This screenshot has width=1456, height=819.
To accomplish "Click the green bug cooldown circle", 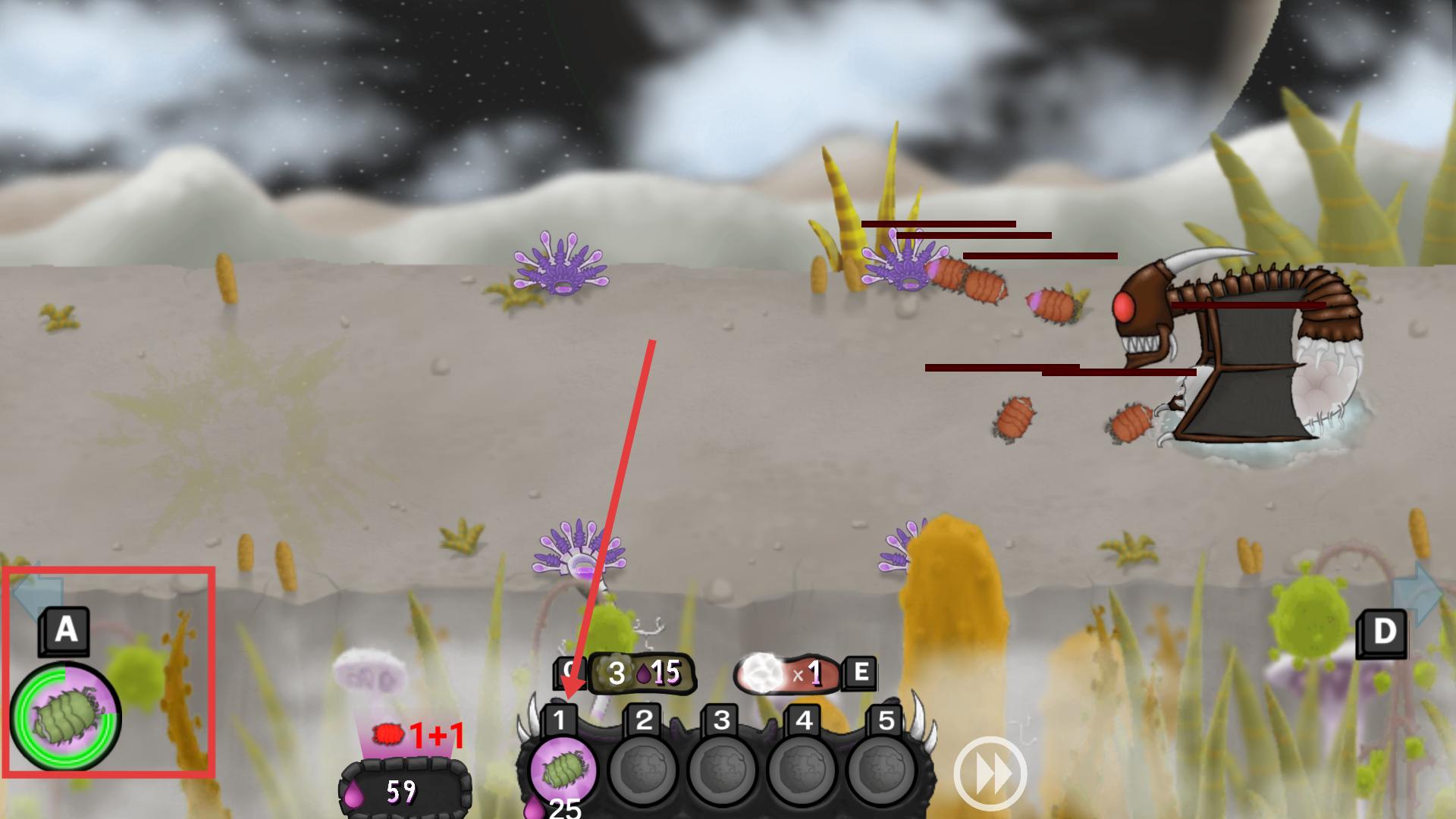I will click(66, 717).
